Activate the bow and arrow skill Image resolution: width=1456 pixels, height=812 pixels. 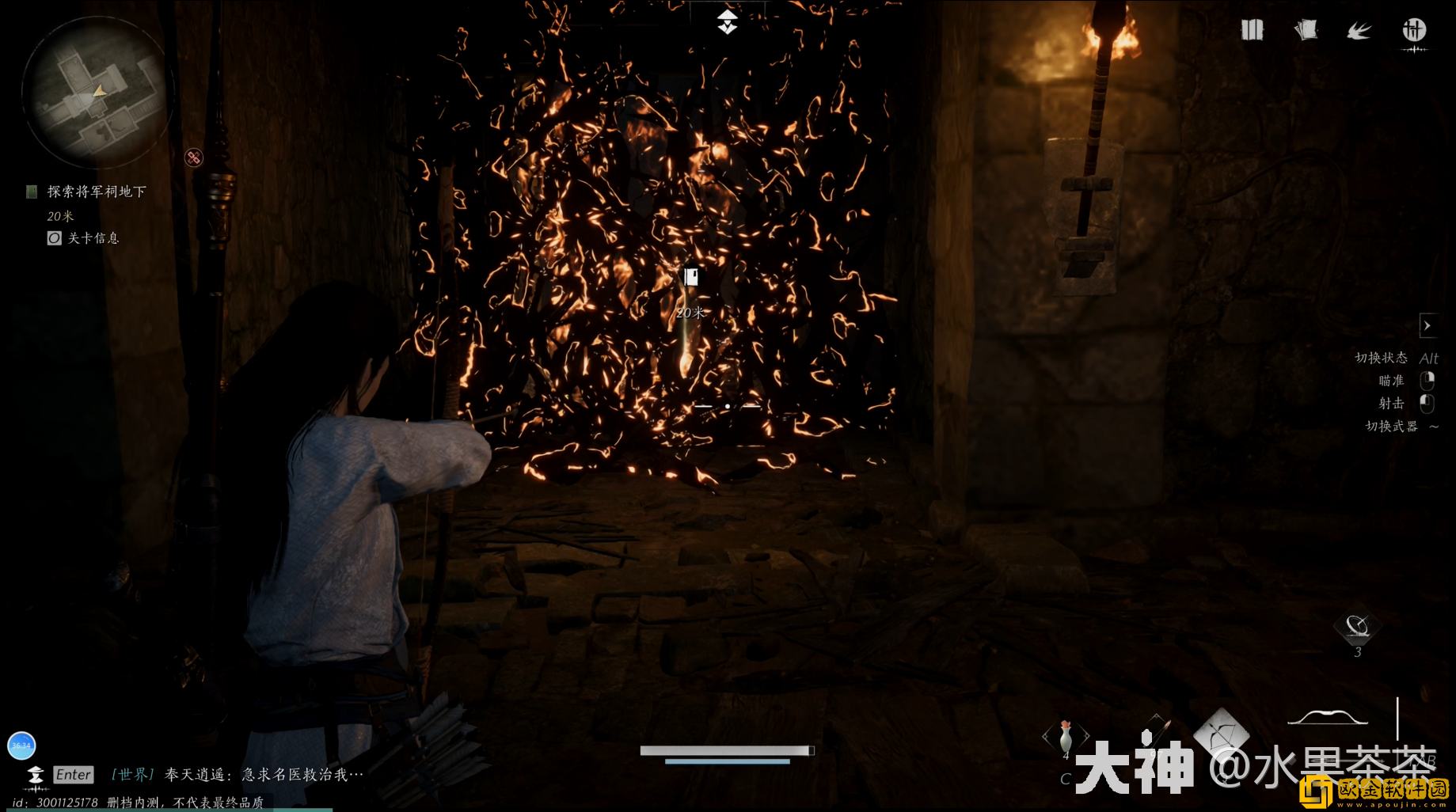click(1222, 733)
